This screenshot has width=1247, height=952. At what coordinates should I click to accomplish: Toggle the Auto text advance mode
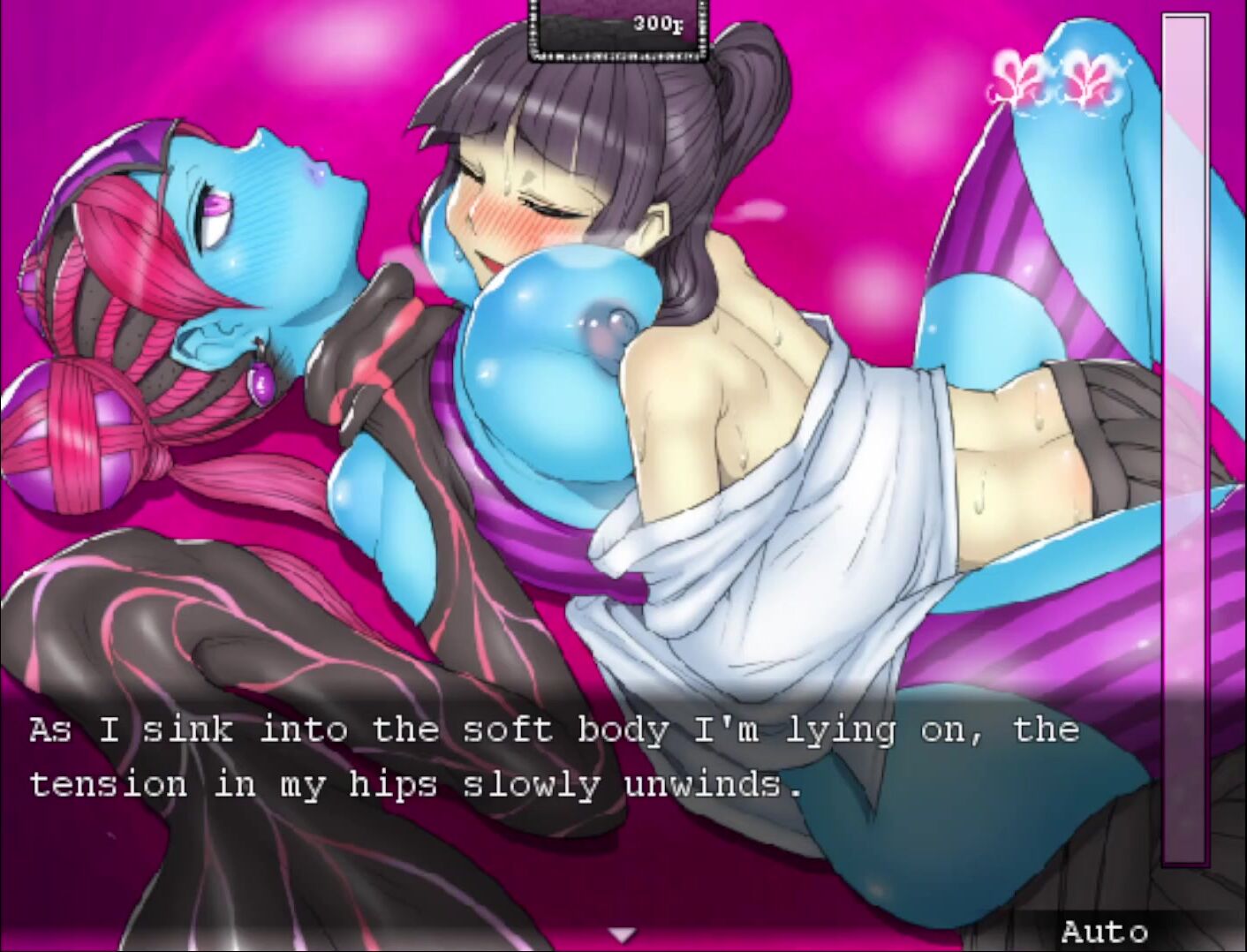coord(1104,931)
